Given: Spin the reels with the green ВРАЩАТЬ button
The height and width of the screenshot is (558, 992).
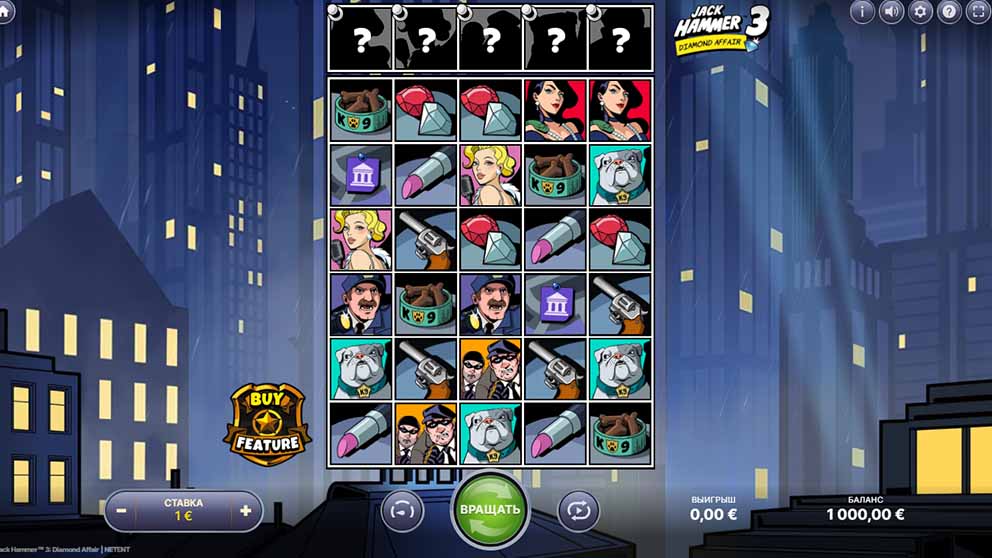Looking at the screenshot, I should click(x=490, y=509).
